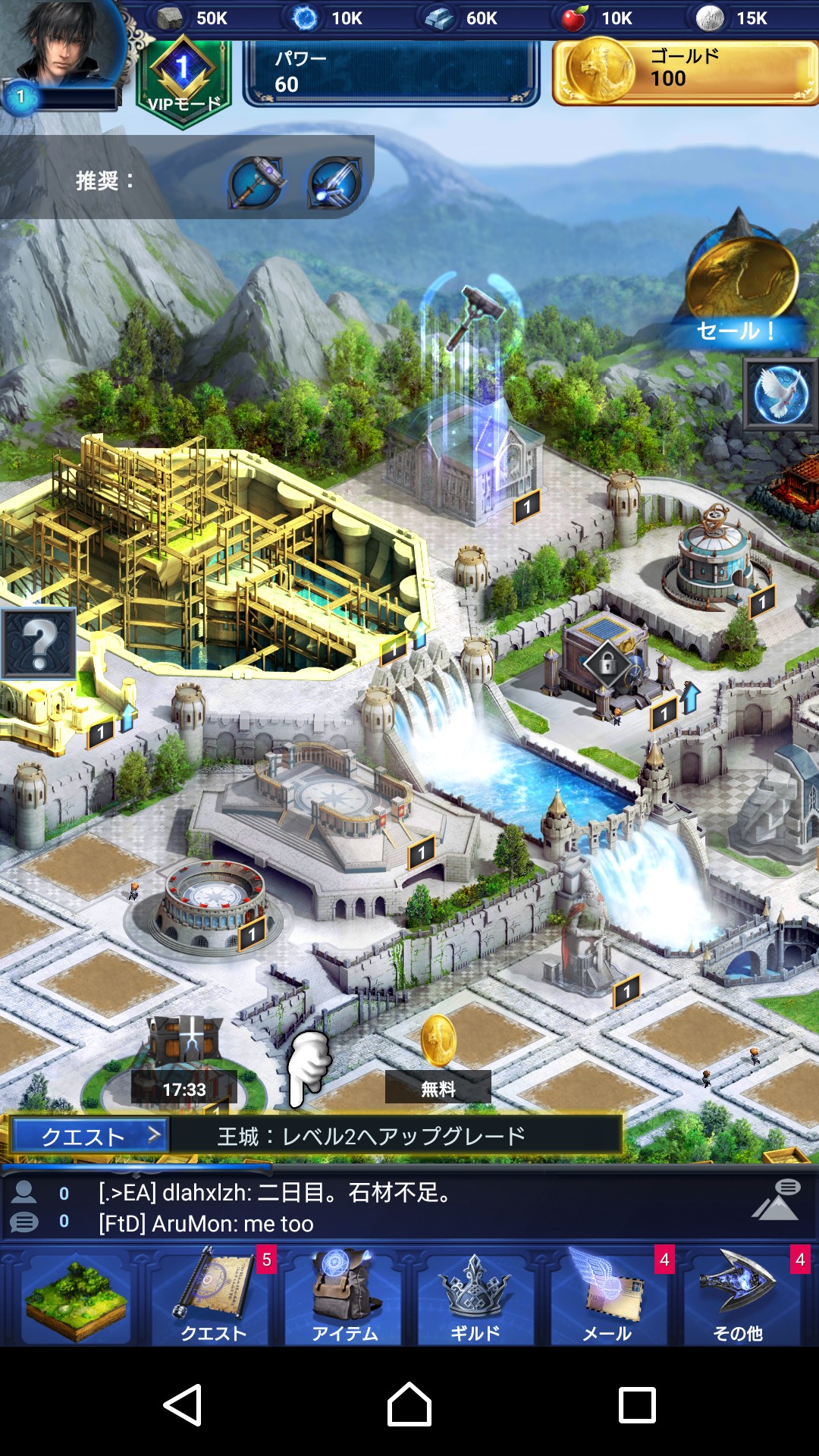Screen dimensions: 819x1456
Task: Open the Power stat panel
Action: 391,73
